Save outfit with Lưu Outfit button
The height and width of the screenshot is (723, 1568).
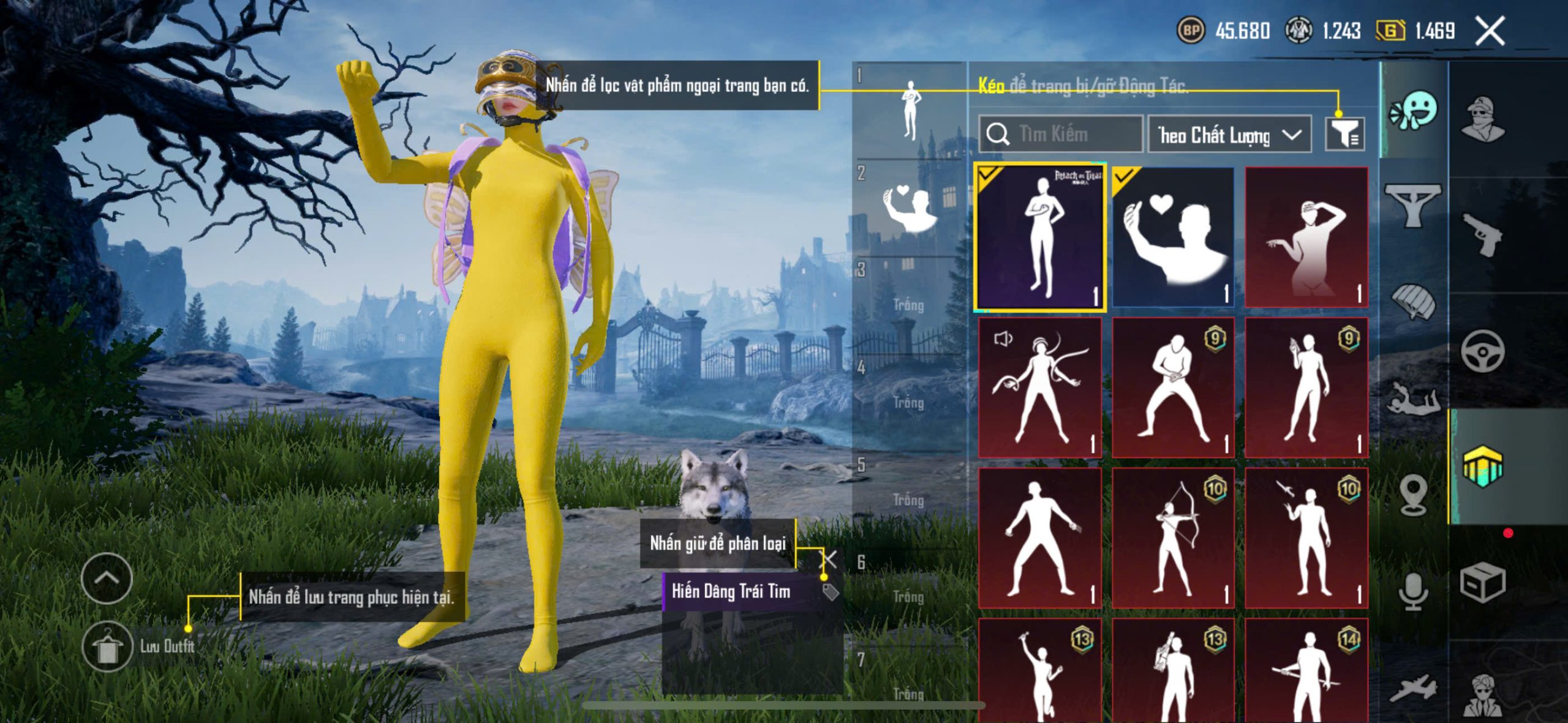[108, 646]
